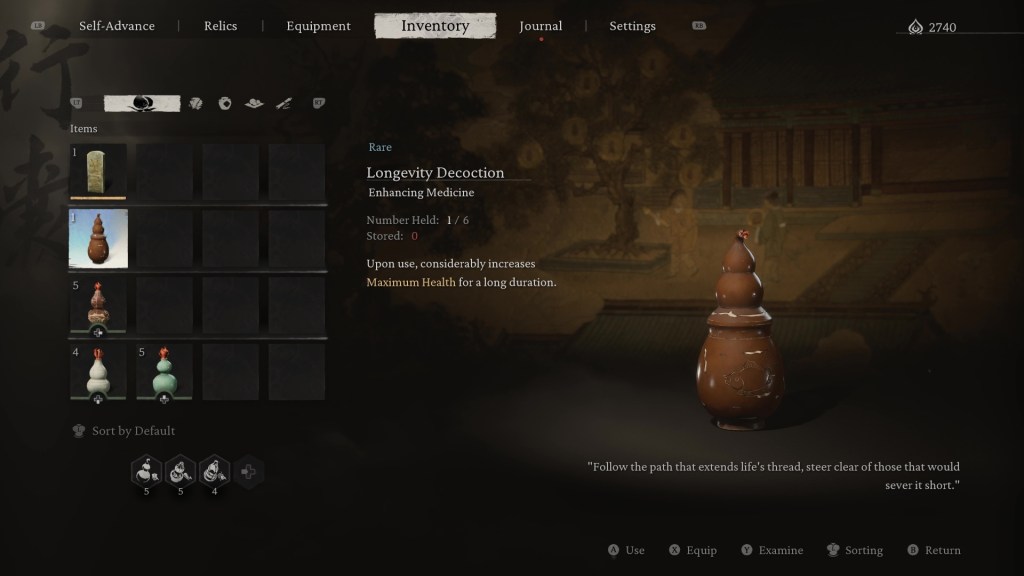Select the brown Longevity Decoction gourd slot
1024x576 pixels.
(98, 238)
